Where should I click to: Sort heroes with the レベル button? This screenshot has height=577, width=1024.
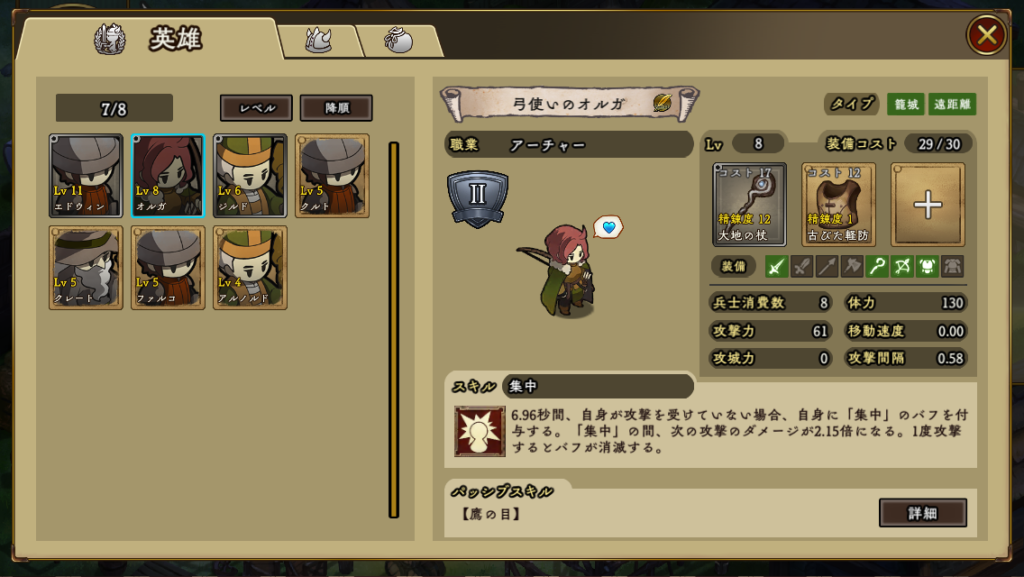pyautogui.click(x=256, y=108)
